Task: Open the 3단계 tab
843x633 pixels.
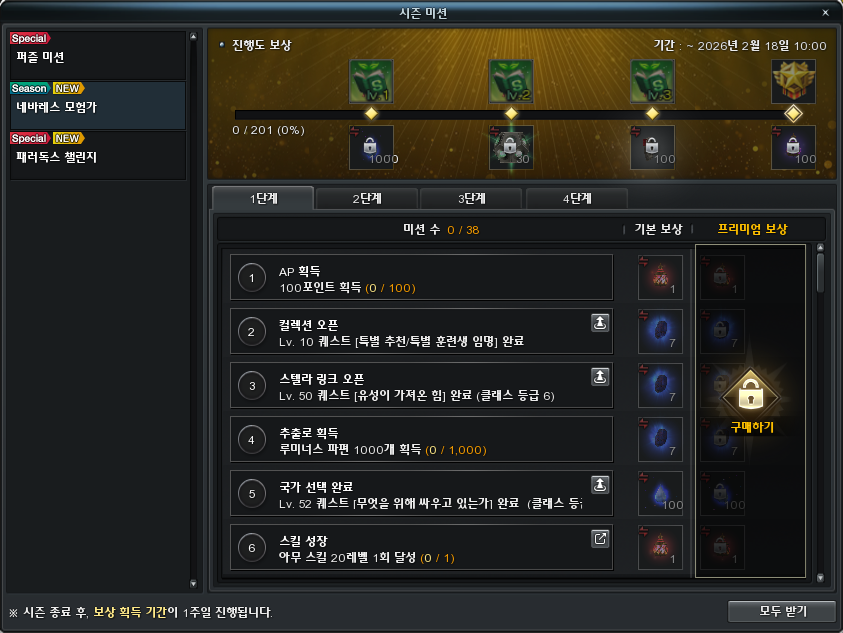Action: click(472, 198)
